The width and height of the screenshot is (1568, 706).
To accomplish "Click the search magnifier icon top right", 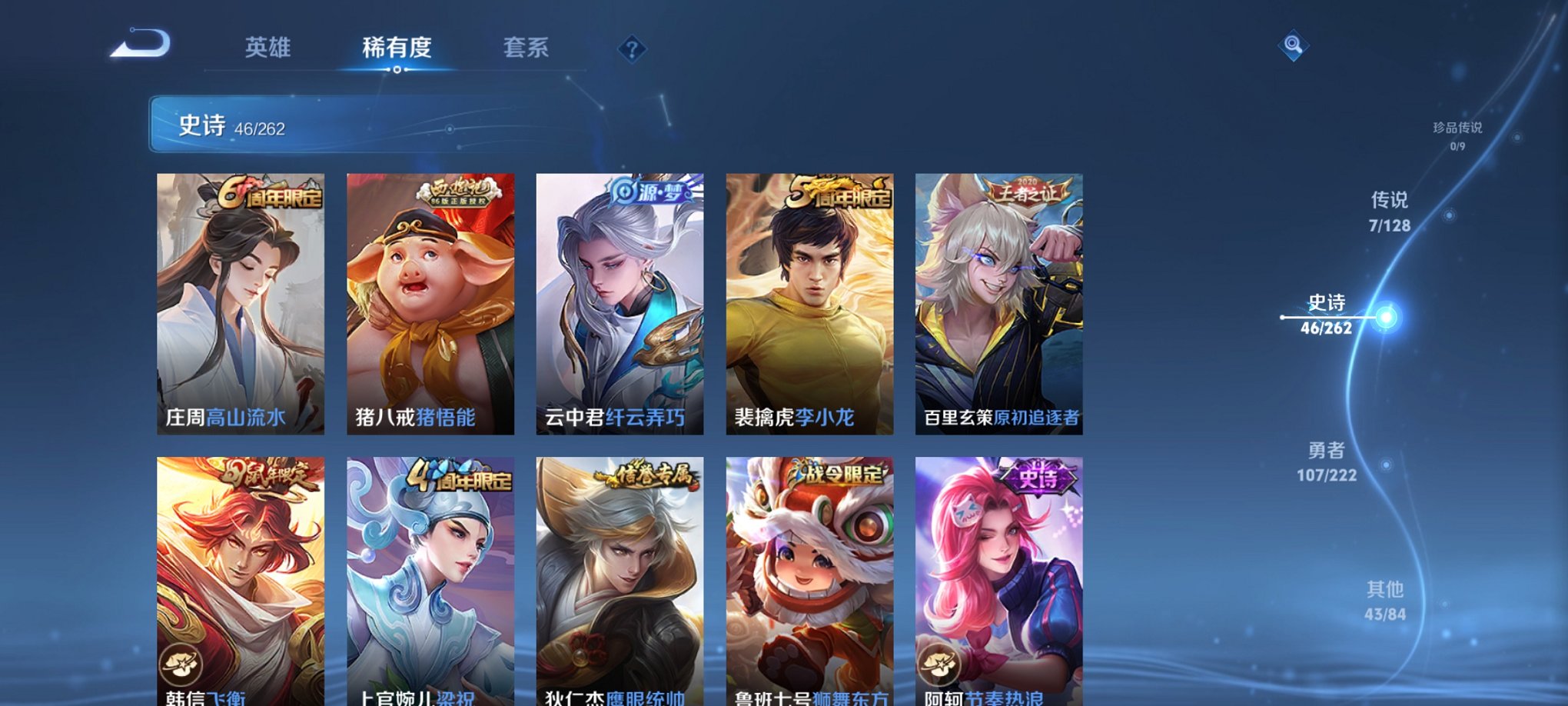I will point(1294,46).
